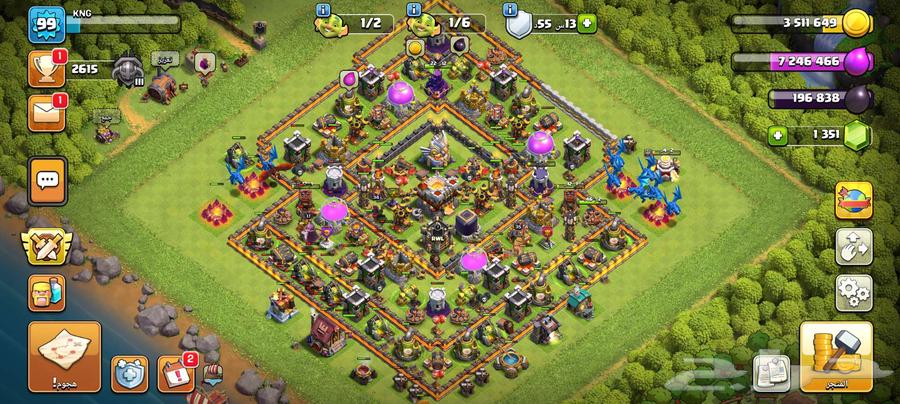Open the trophy league button
The width and height of the screenshot is (900, 404).
click(47, 70)
